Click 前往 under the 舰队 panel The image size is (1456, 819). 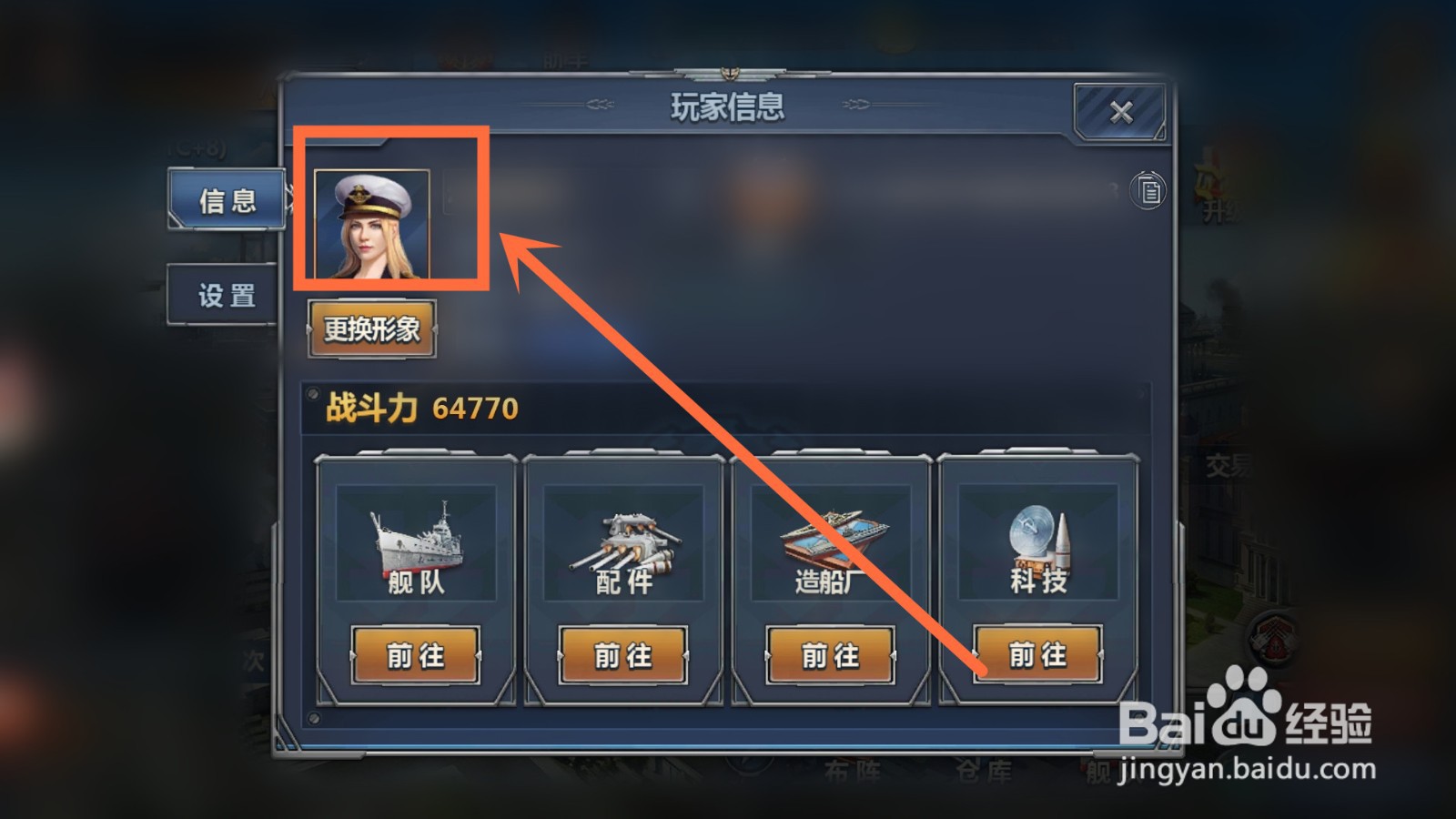417,653
